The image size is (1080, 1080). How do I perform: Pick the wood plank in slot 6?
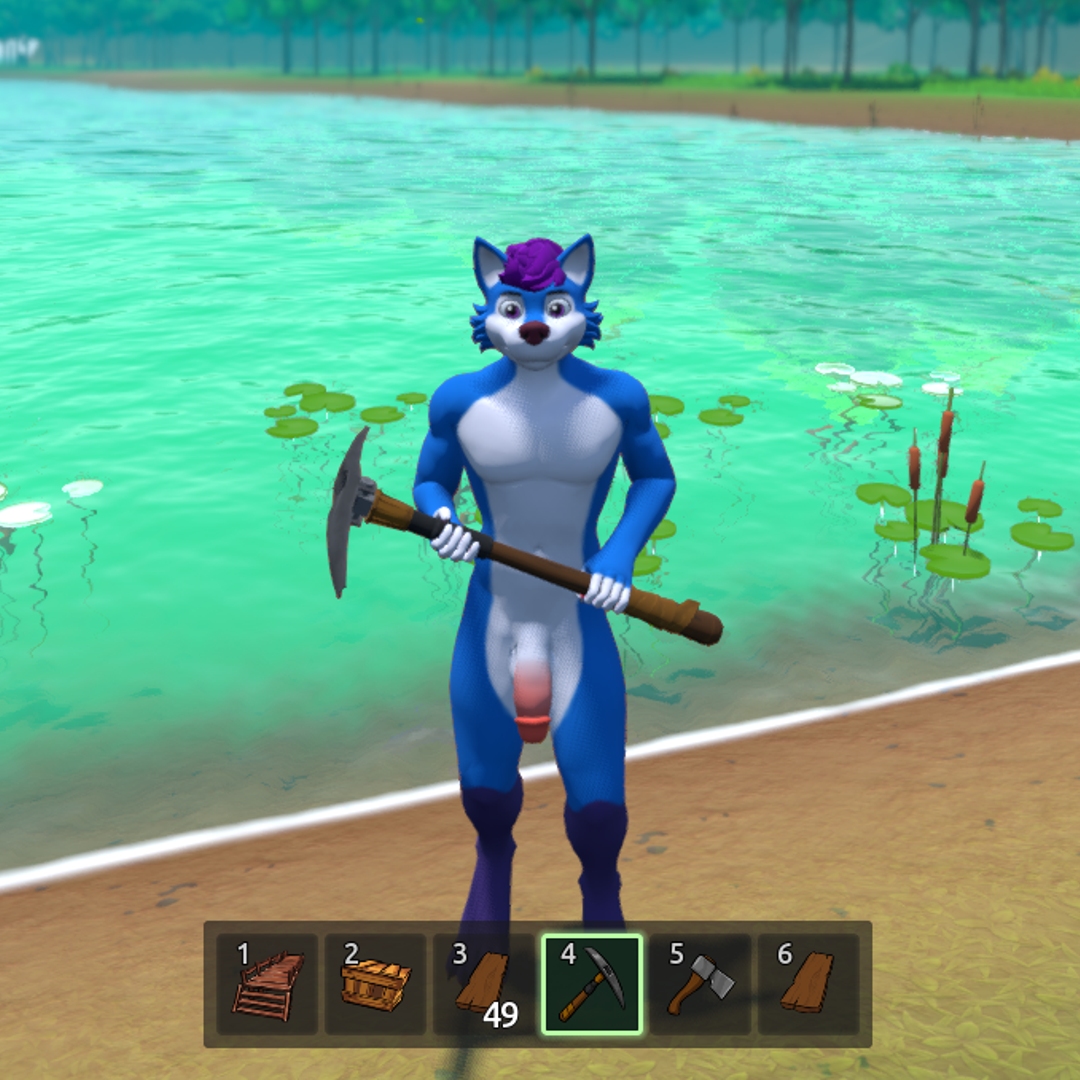click(808, 984)
